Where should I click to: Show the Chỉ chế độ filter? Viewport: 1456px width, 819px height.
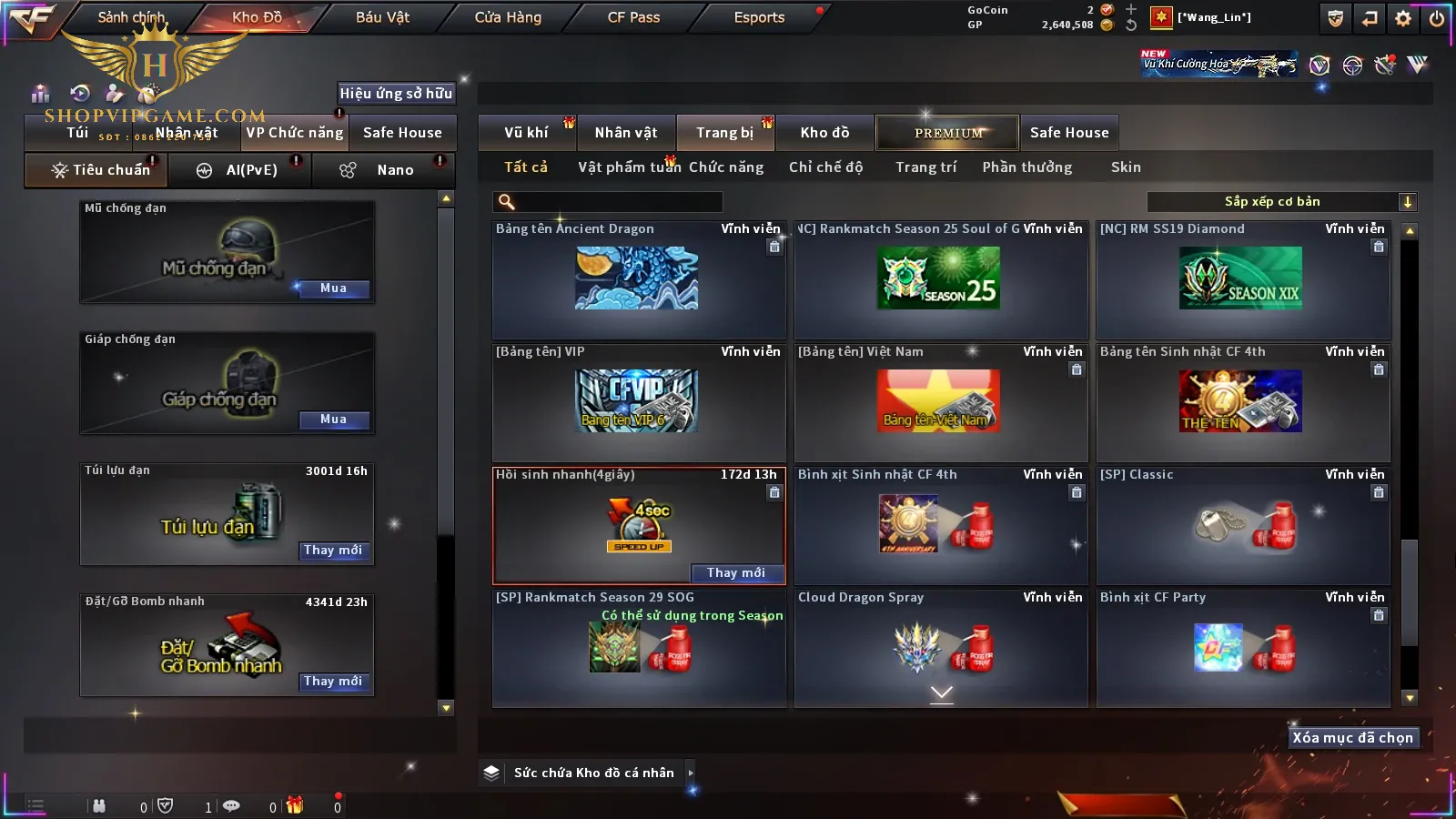[x=825, y=167]
